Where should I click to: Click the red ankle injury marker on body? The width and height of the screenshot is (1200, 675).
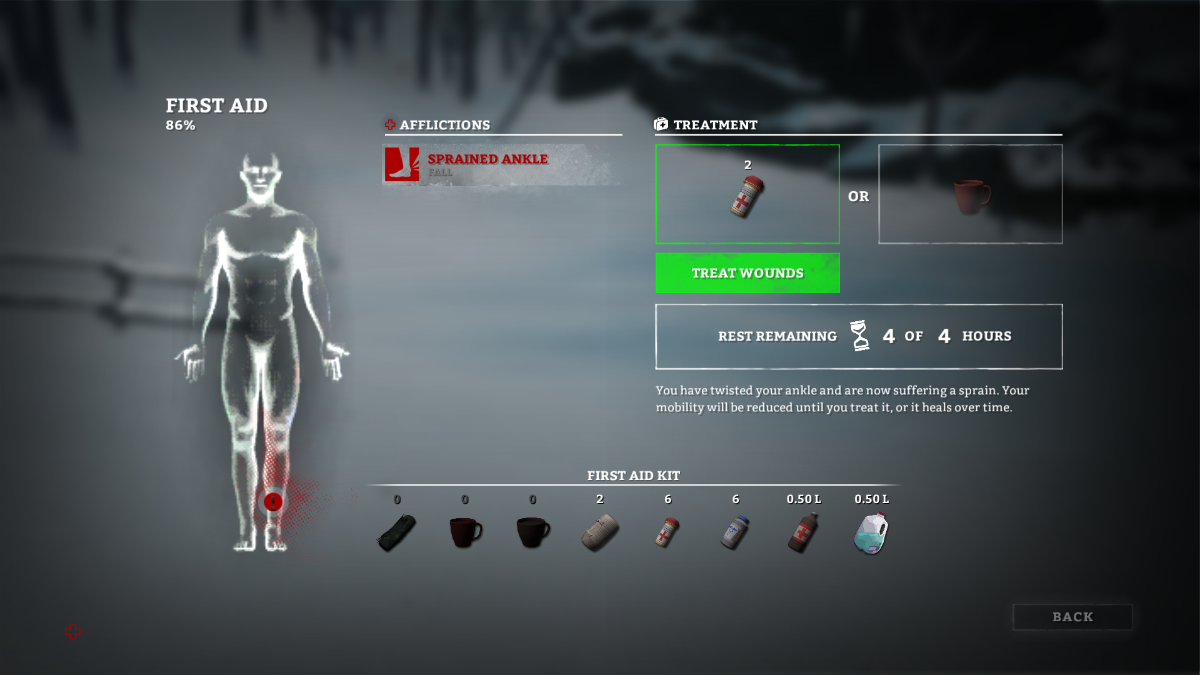pyautogui.click(x=273, y=501)
